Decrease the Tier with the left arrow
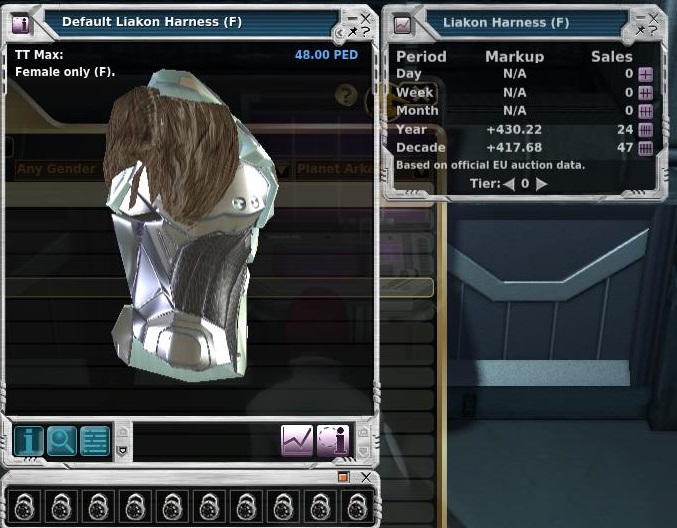Screen dimensions: 677x528 (508, 184)
